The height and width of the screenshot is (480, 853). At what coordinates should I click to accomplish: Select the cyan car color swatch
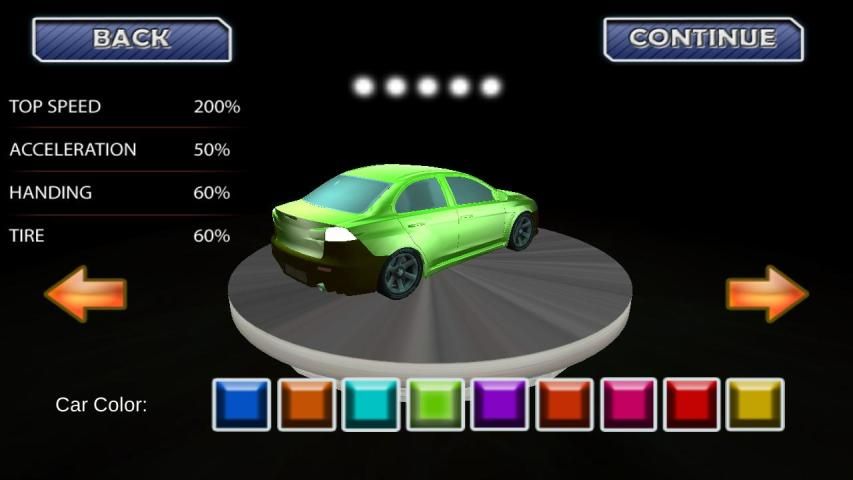(x=370, y=404)
